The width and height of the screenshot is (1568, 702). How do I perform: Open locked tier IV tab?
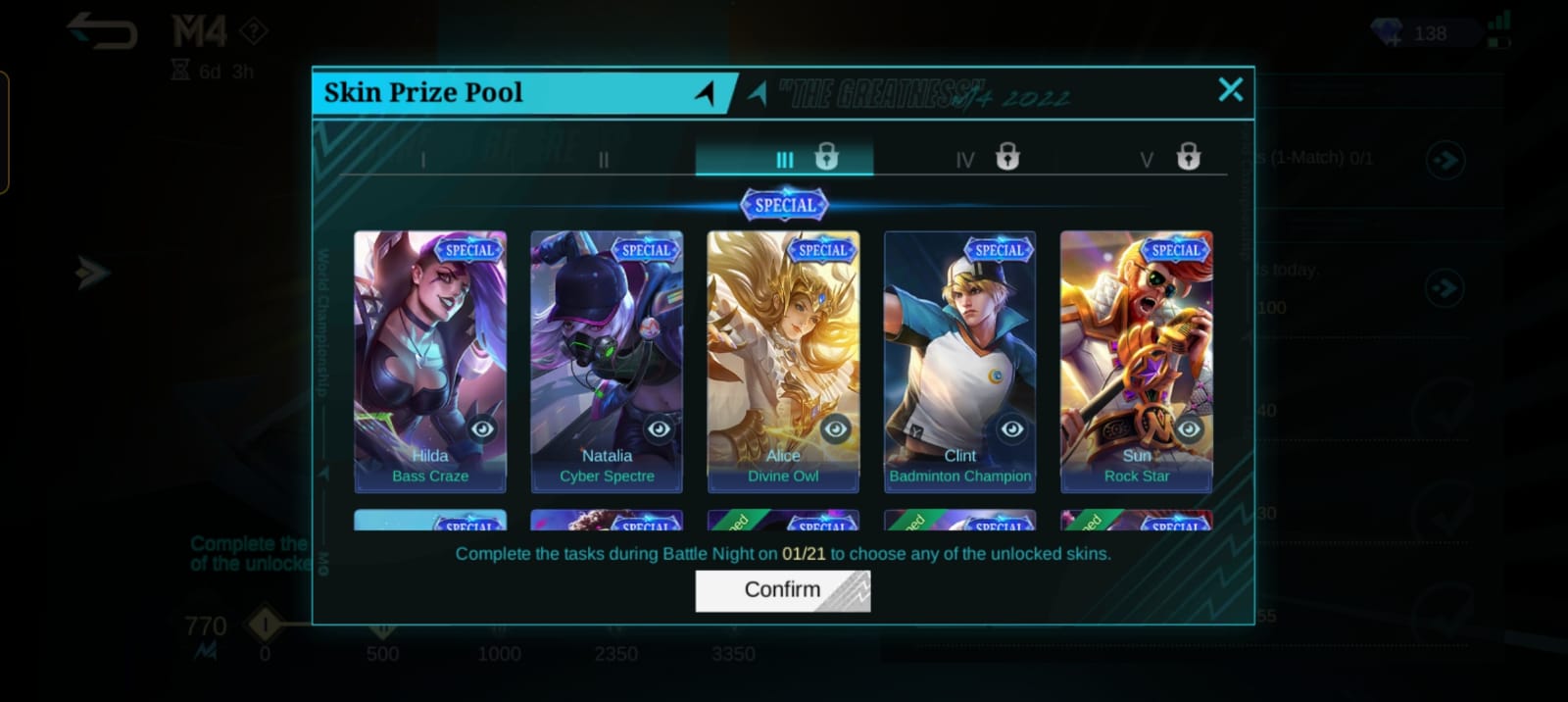click(x=965, y=159)
